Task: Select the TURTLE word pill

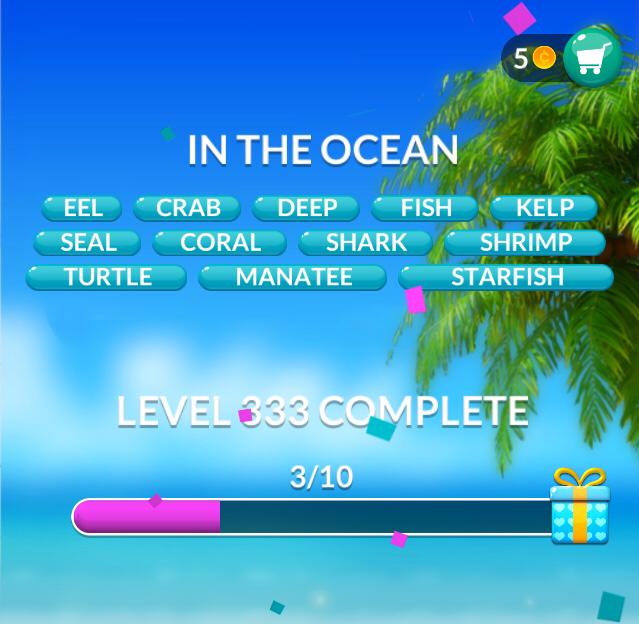Action: (x=106, y=277)
